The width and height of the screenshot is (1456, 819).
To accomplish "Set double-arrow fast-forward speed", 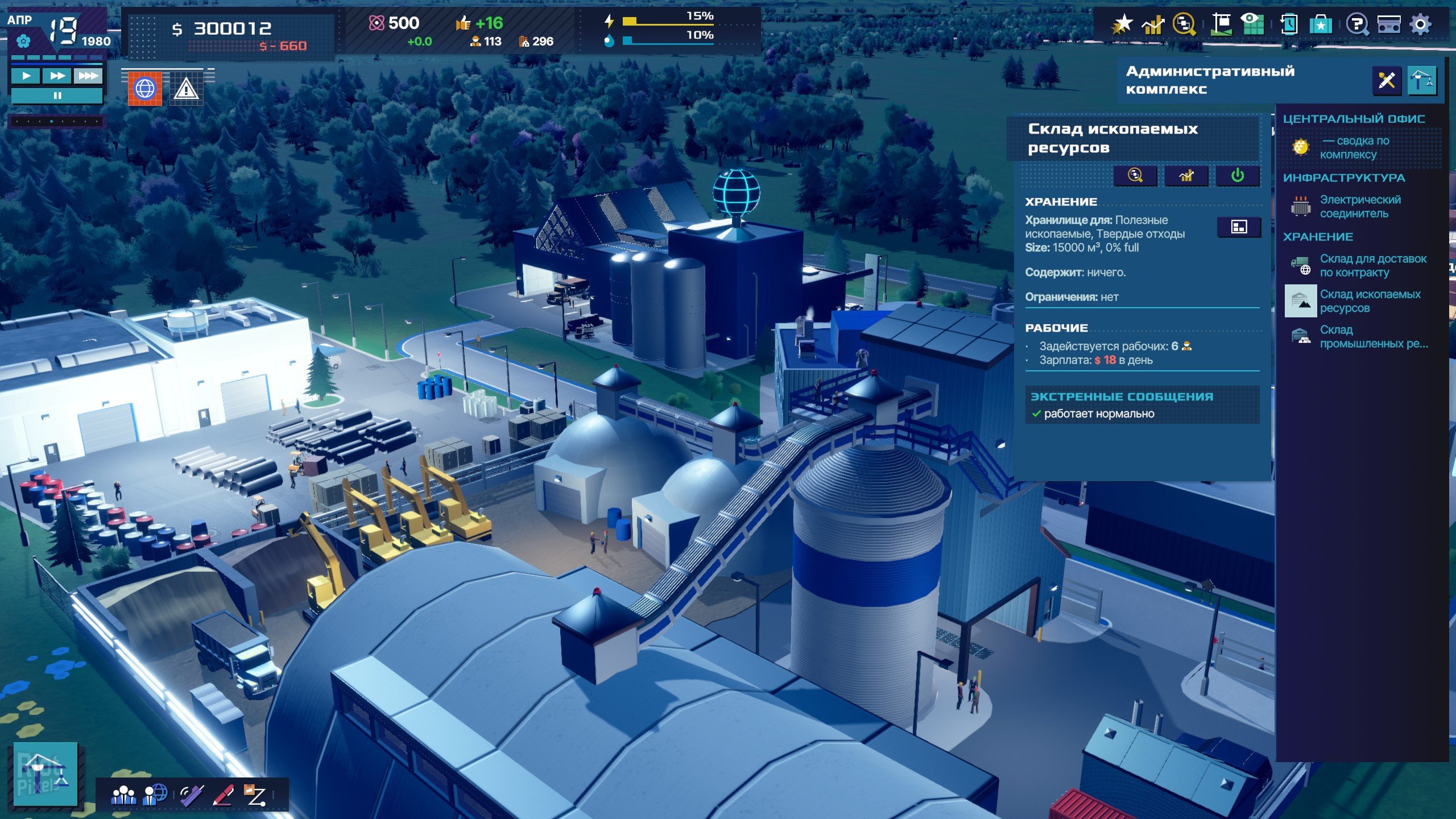I will coord(57,76).
